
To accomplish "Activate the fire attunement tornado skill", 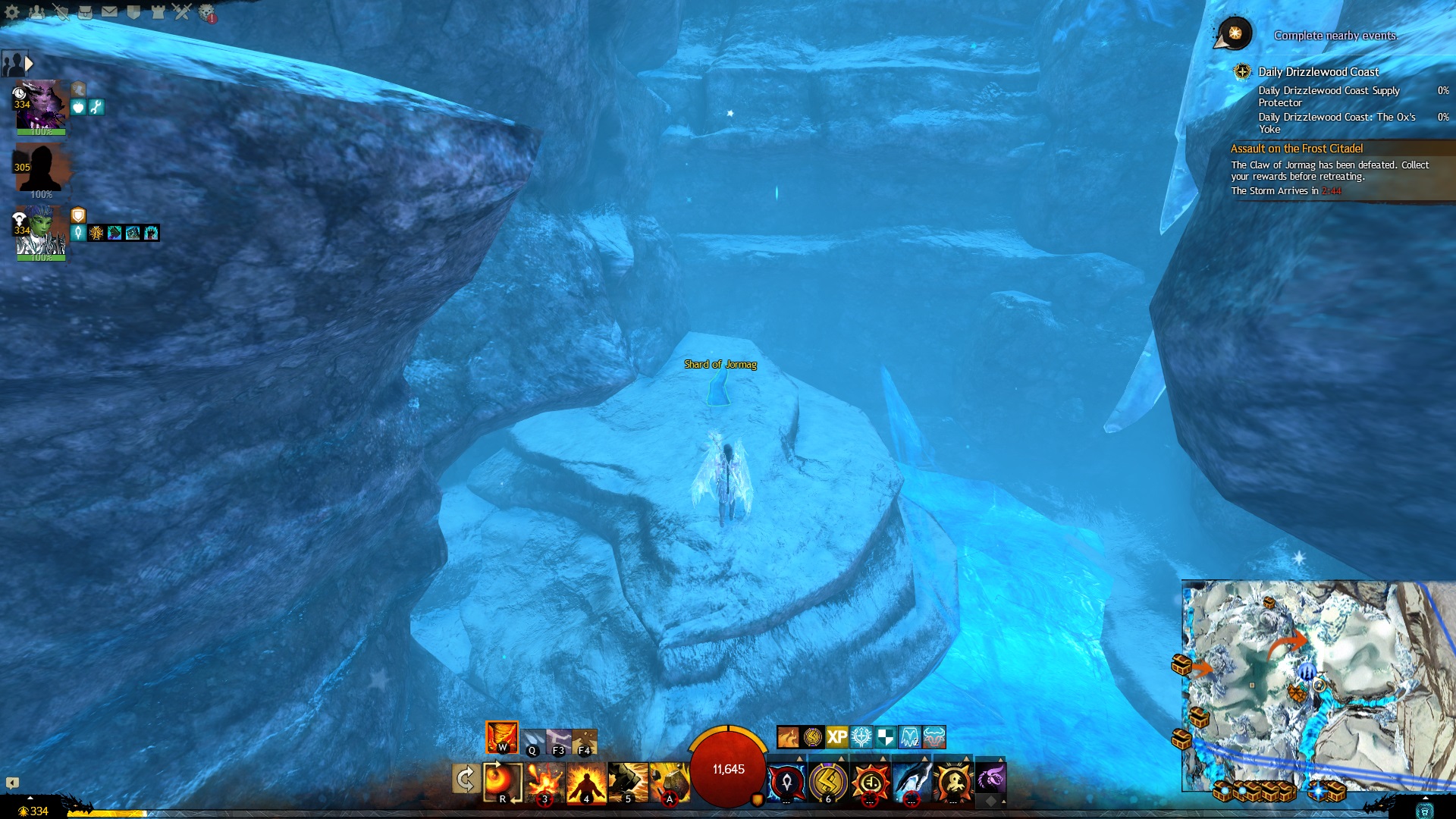I will [x=502, y=737].
